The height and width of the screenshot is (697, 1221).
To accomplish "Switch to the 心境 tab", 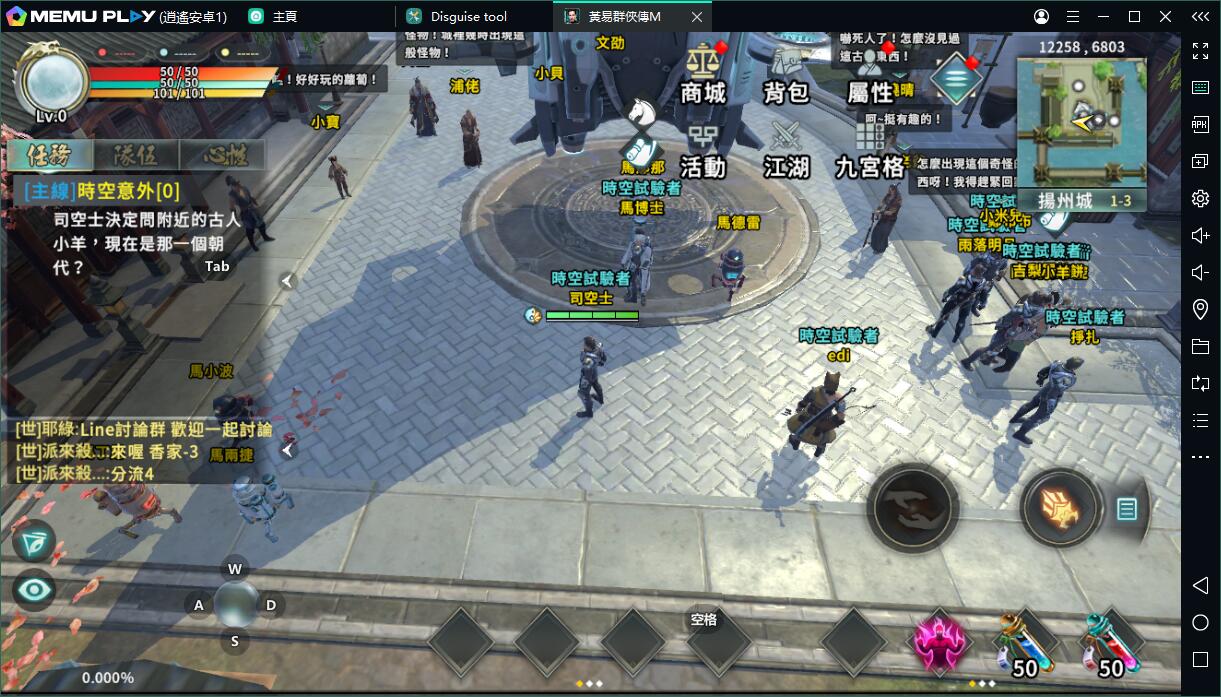I will pos(222,155).
